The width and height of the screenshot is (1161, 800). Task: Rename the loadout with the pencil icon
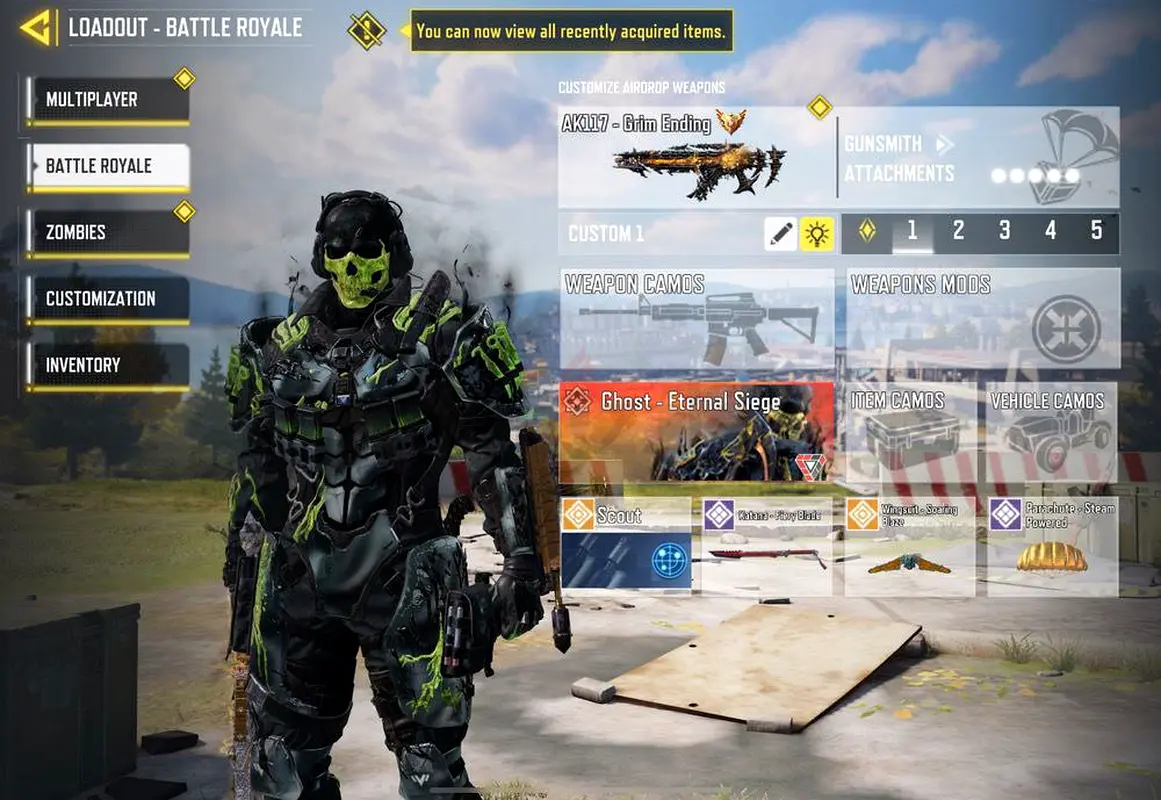click(x=781, y=234)
